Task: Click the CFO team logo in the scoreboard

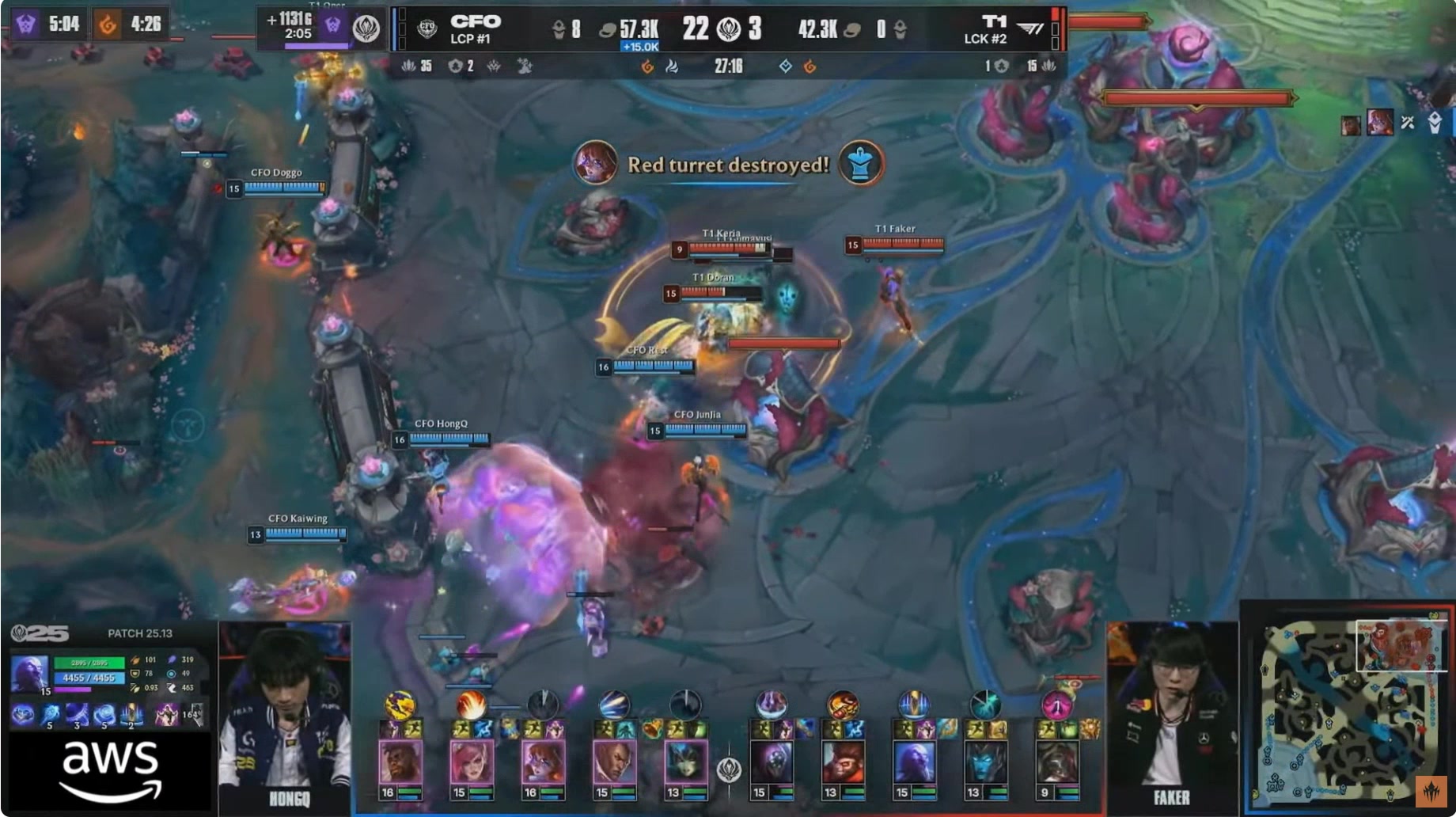Action: [427, 29]
